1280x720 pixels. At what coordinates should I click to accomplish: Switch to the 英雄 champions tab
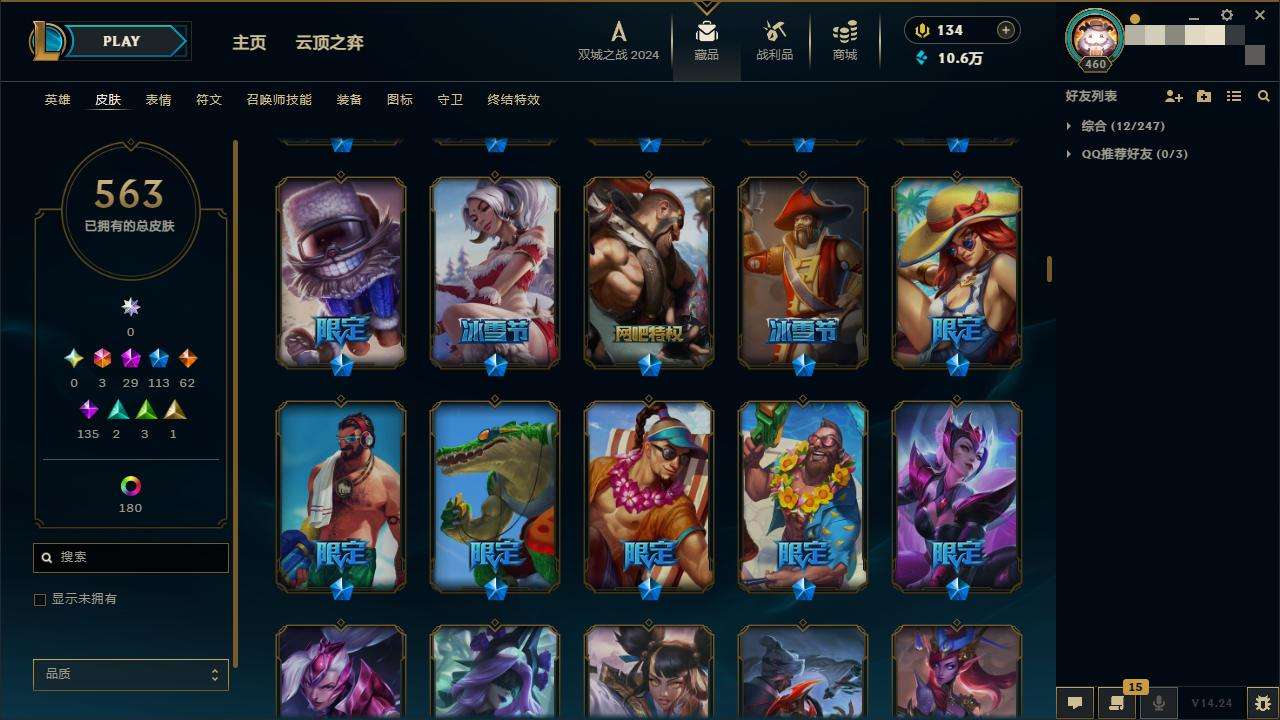tap(57, 100)
